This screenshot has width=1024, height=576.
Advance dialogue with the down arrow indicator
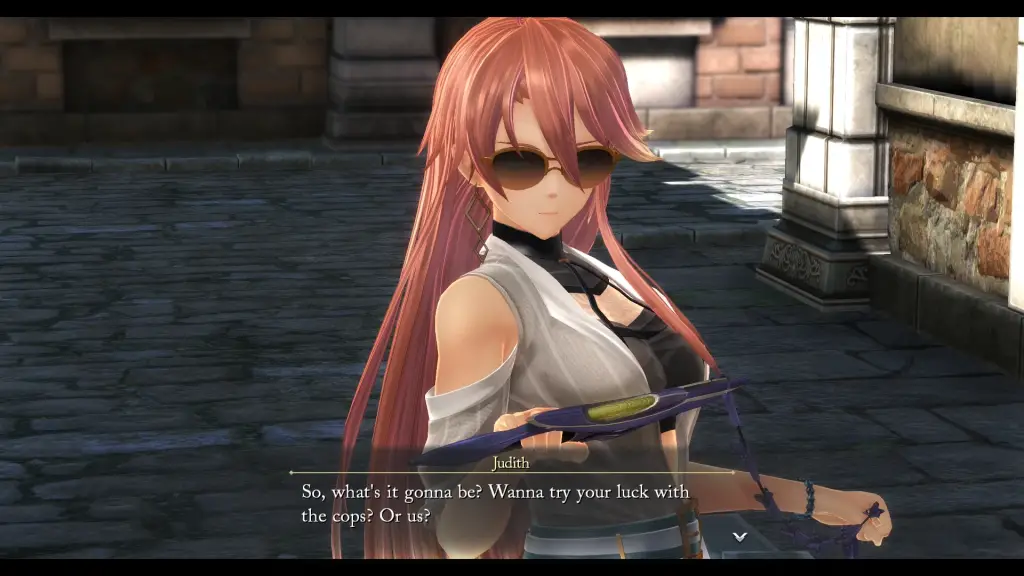pyautogui.click(x=740, y=537)
